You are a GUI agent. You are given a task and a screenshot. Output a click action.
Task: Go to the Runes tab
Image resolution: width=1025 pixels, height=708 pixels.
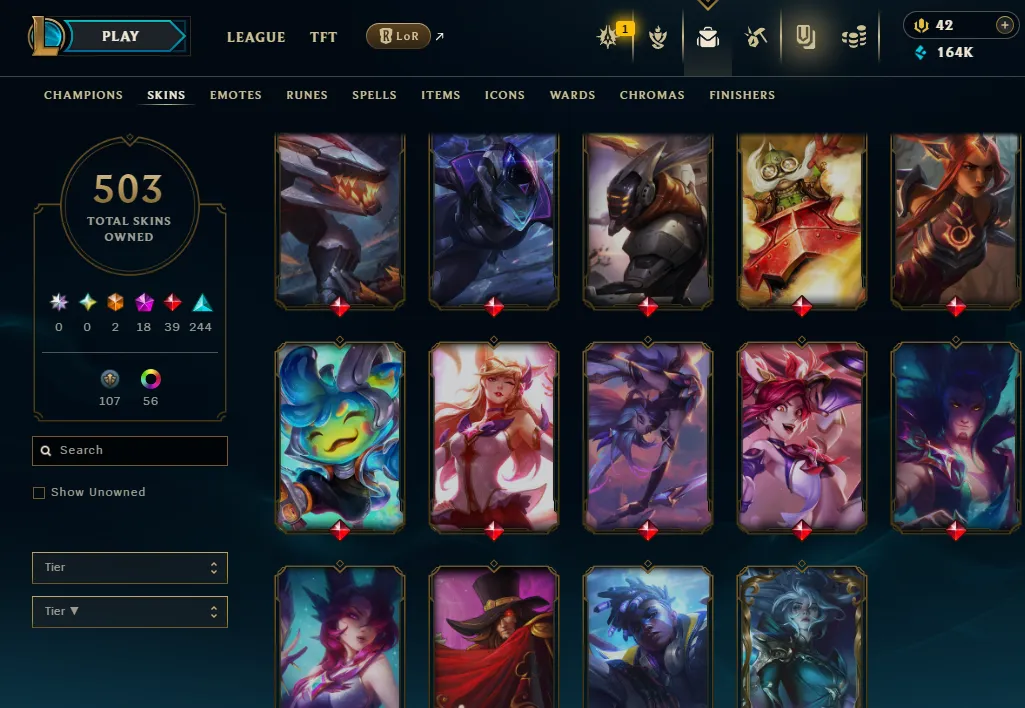tap(307, 95)
